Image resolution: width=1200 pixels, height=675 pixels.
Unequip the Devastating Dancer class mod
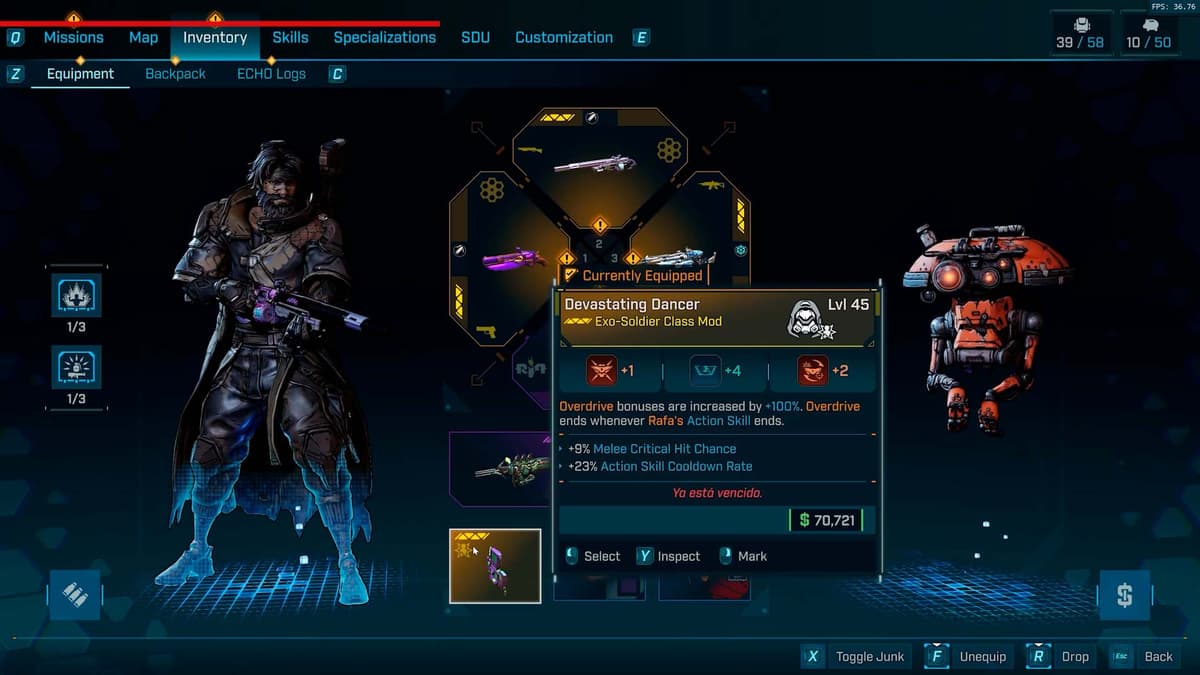coord(967,657)
